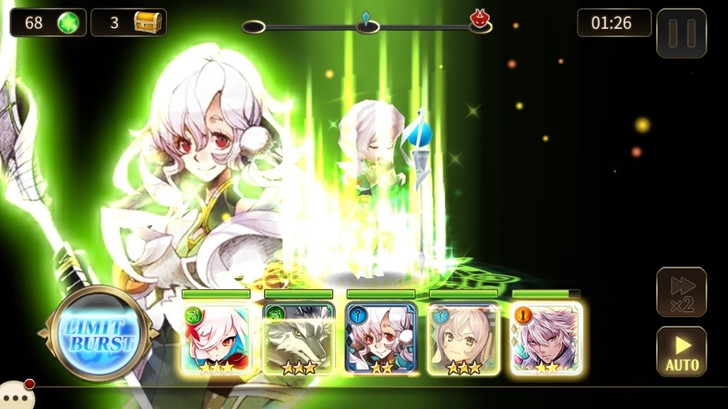Open the chat bubble icon
Screen dimensions: 728x409
click(14, 395)
